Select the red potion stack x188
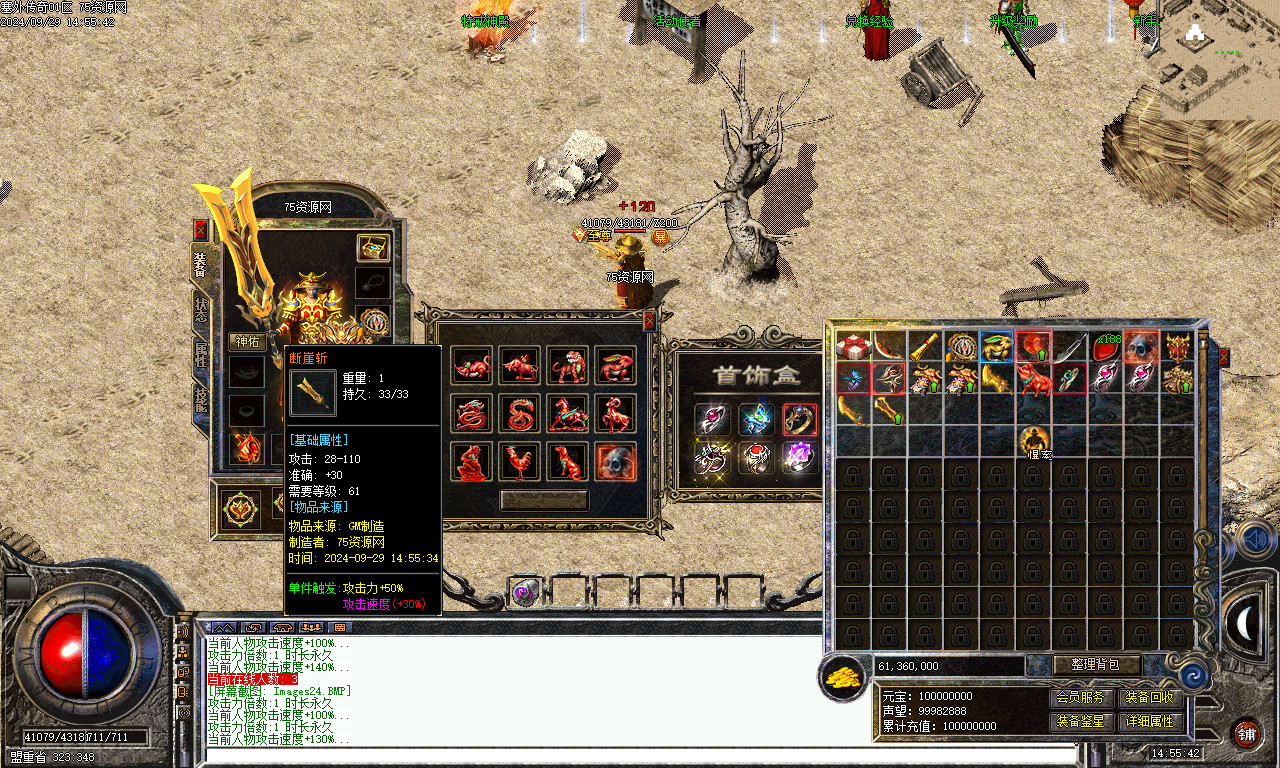 pos(1105,347)
